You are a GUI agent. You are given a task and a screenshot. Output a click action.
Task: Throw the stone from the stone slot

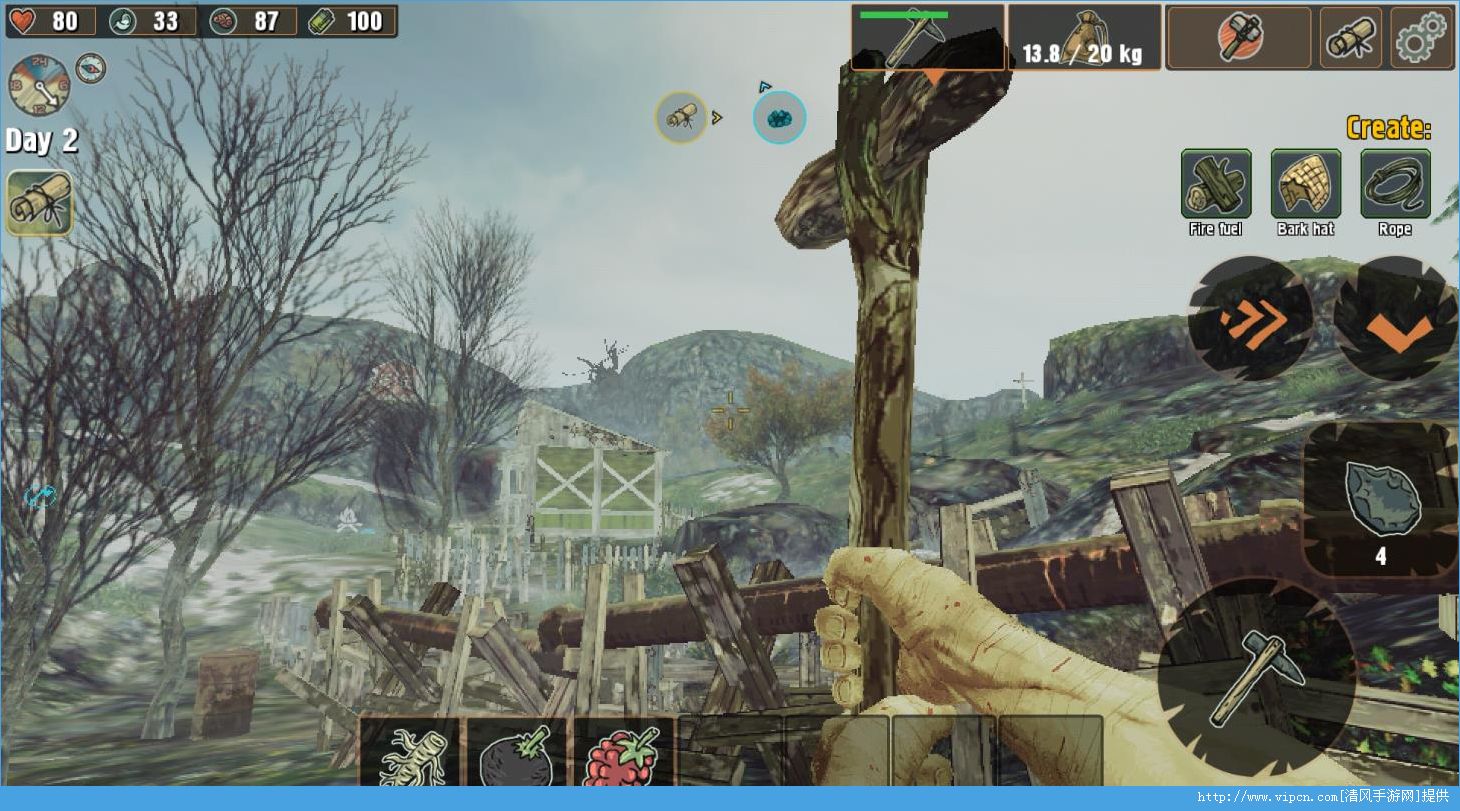tap(1380, 500)
